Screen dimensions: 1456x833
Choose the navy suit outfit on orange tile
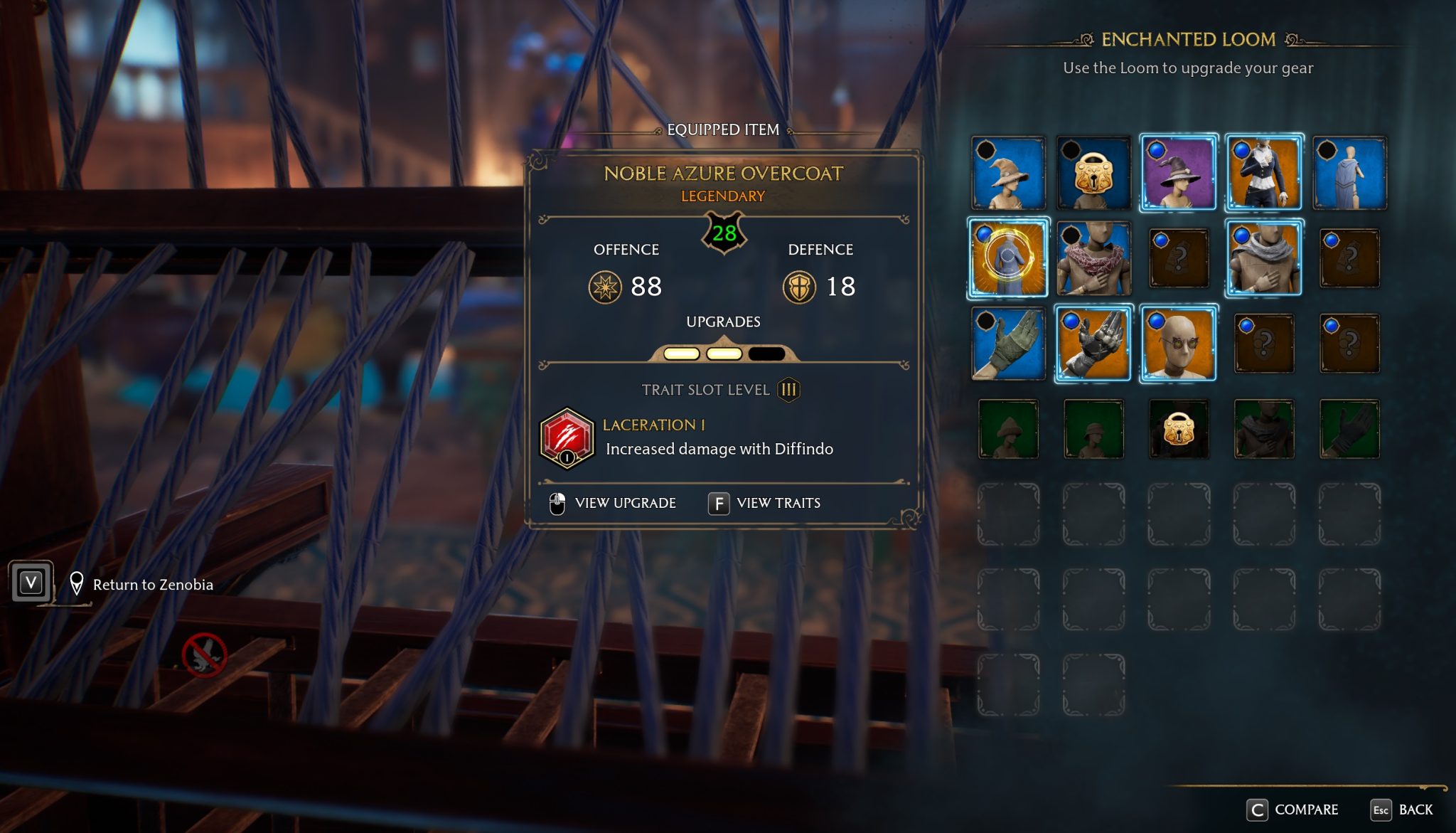pos(1263,173)
